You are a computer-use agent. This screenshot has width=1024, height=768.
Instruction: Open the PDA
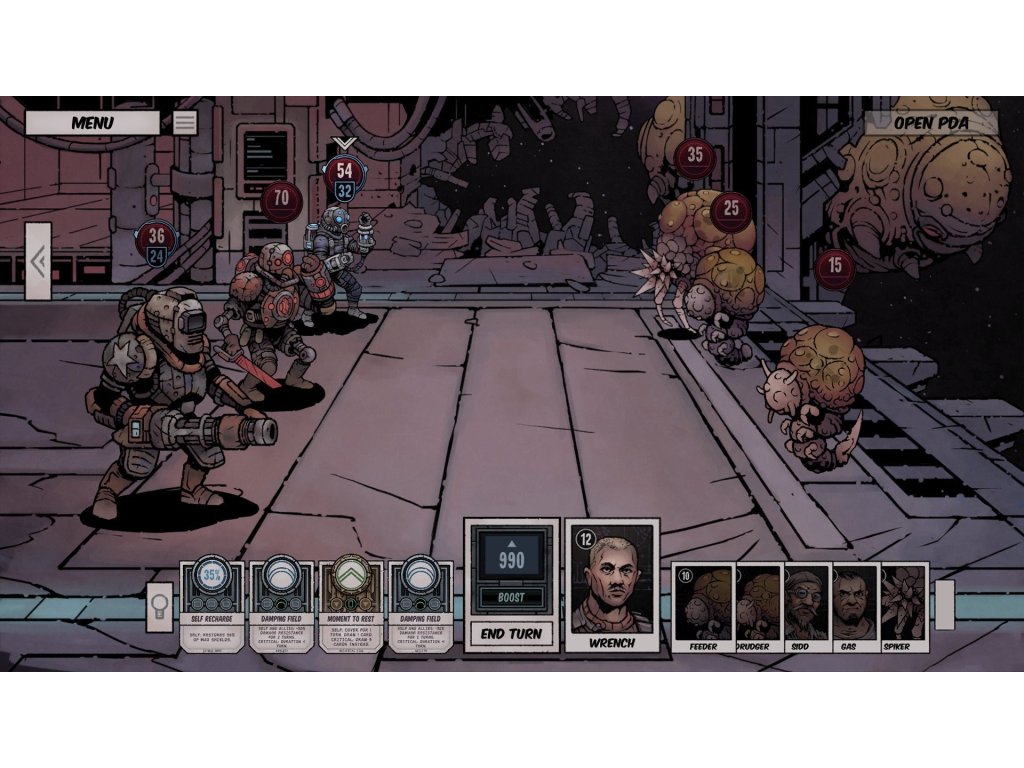pos(931,123)
